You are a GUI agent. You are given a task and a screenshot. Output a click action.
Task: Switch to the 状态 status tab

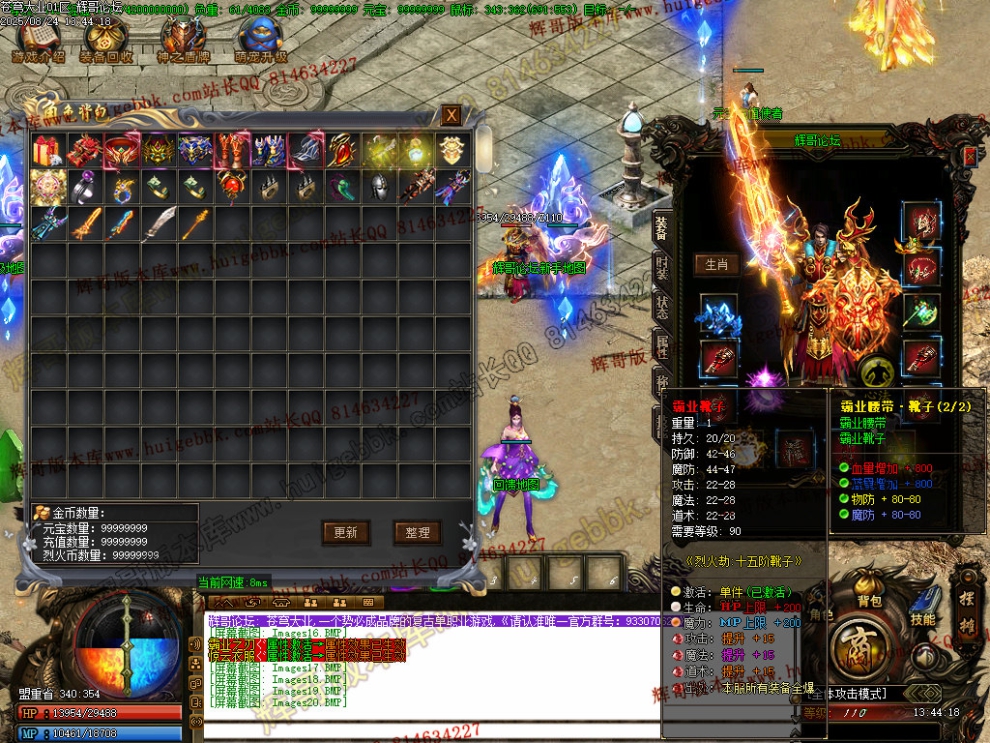tap(662, 307)
